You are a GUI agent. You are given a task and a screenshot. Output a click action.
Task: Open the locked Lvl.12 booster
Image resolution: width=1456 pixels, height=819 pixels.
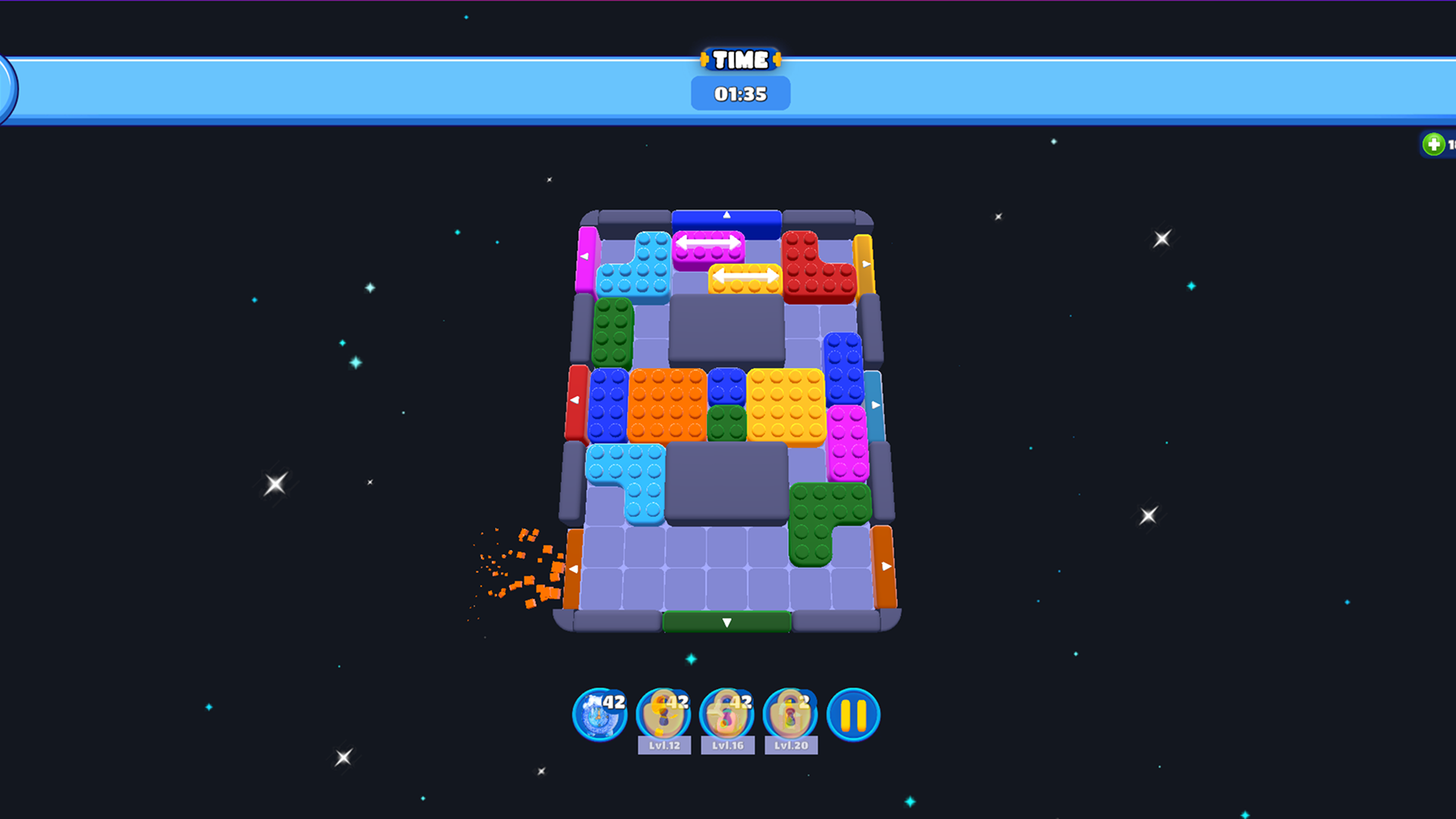pyautogui.click(x=664, y=713)
